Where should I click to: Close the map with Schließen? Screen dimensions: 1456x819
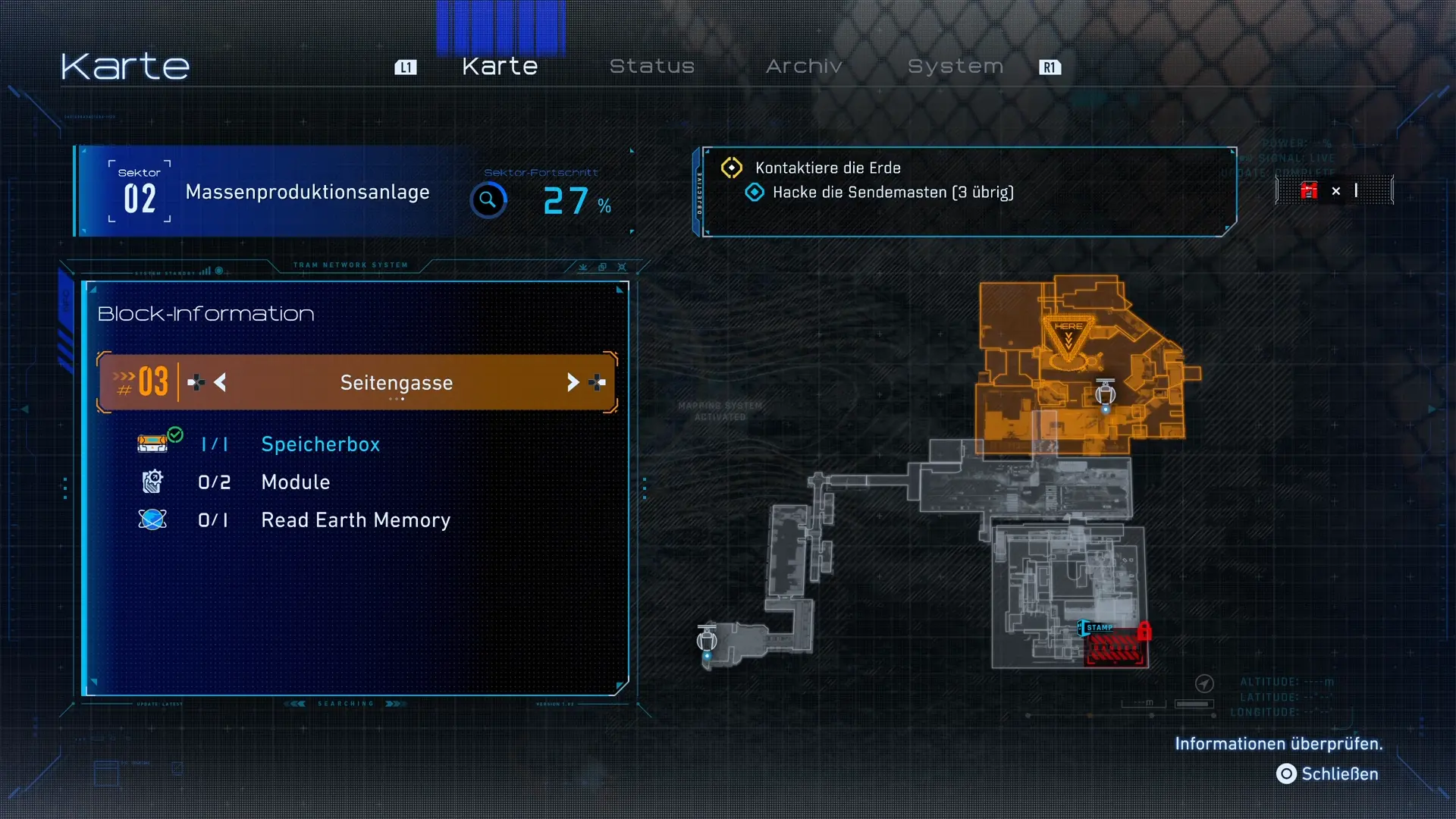[1329, 774]
